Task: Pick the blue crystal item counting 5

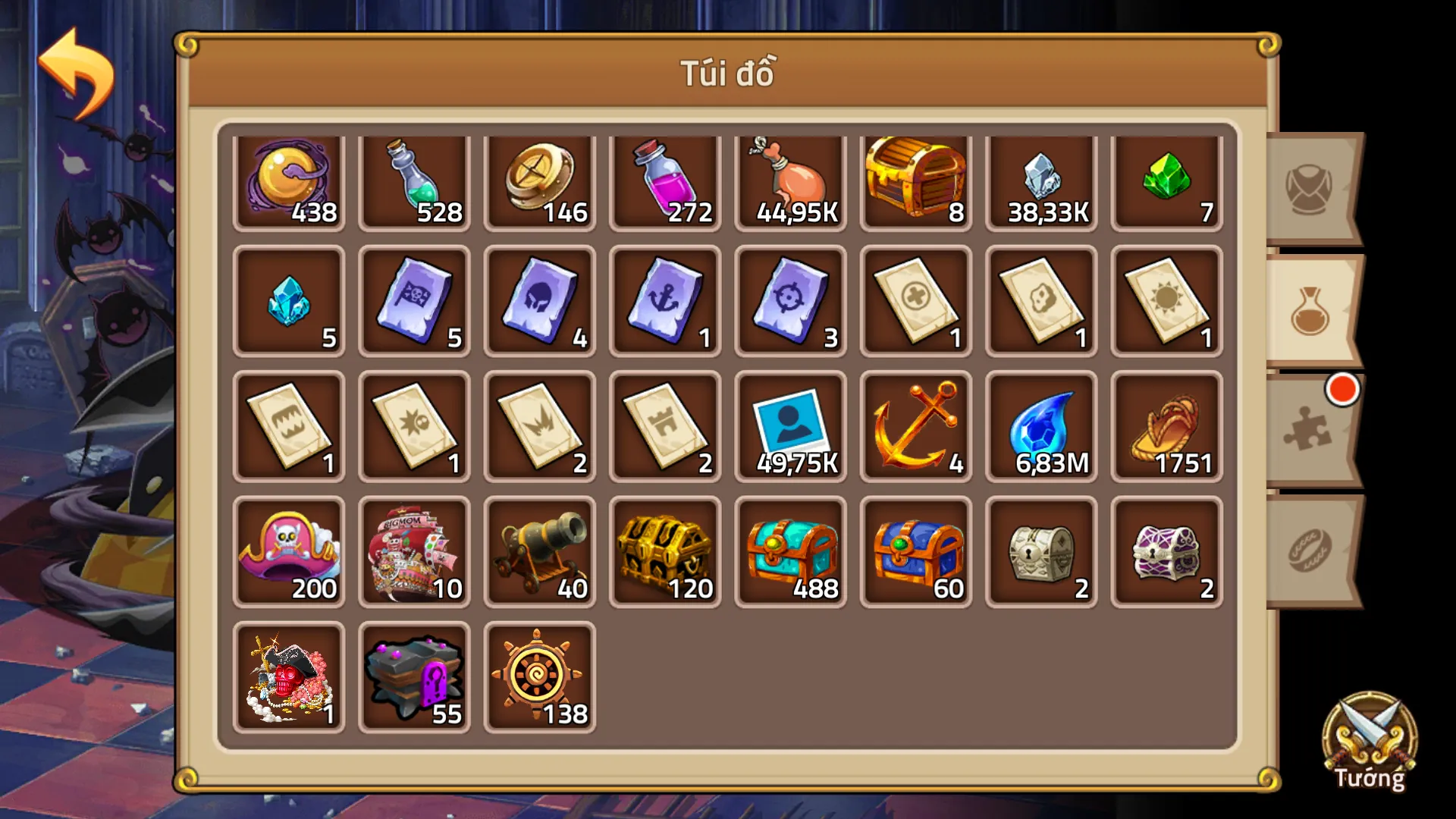Action: (288, 303)
